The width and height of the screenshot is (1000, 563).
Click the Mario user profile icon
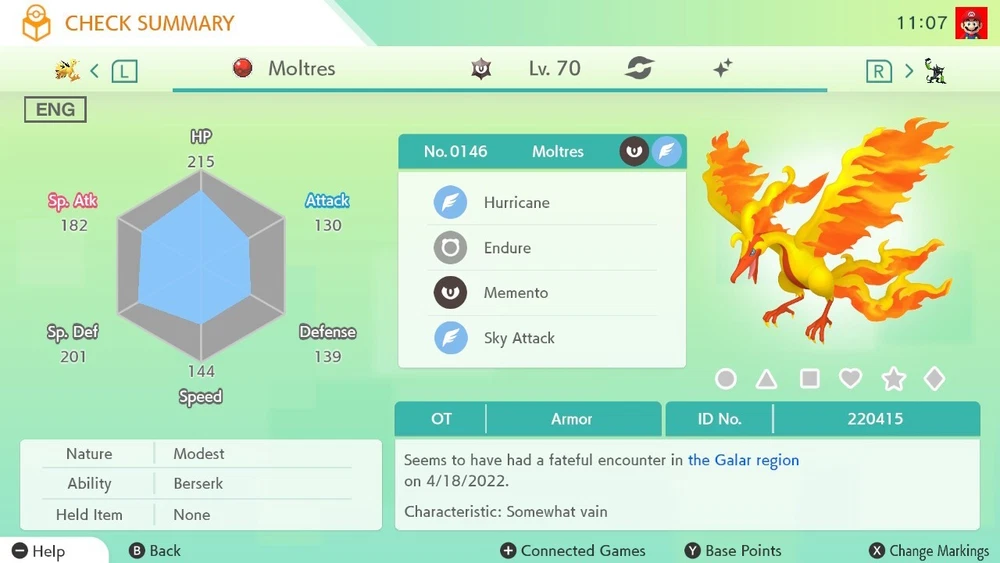(x=970, y=23)
